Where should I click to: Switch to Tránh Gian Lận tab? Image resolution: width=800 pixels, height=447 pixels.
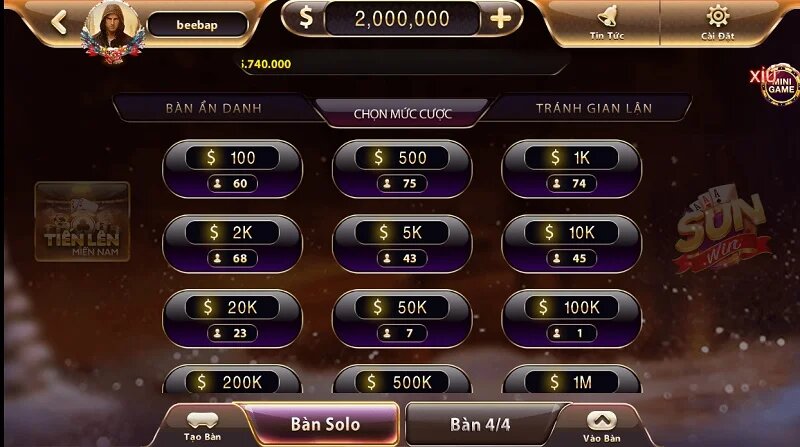click(592, 108)
